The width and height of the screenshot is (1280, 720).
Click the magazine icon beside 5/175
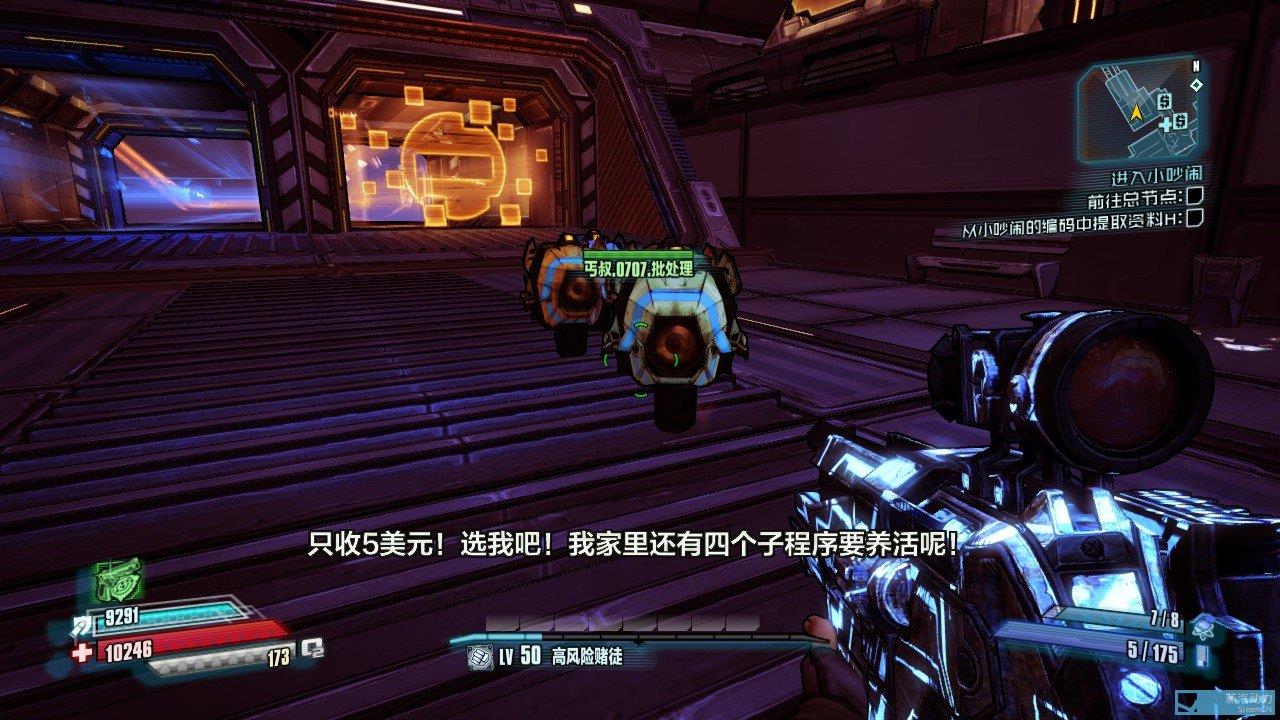click(1202, 654)
